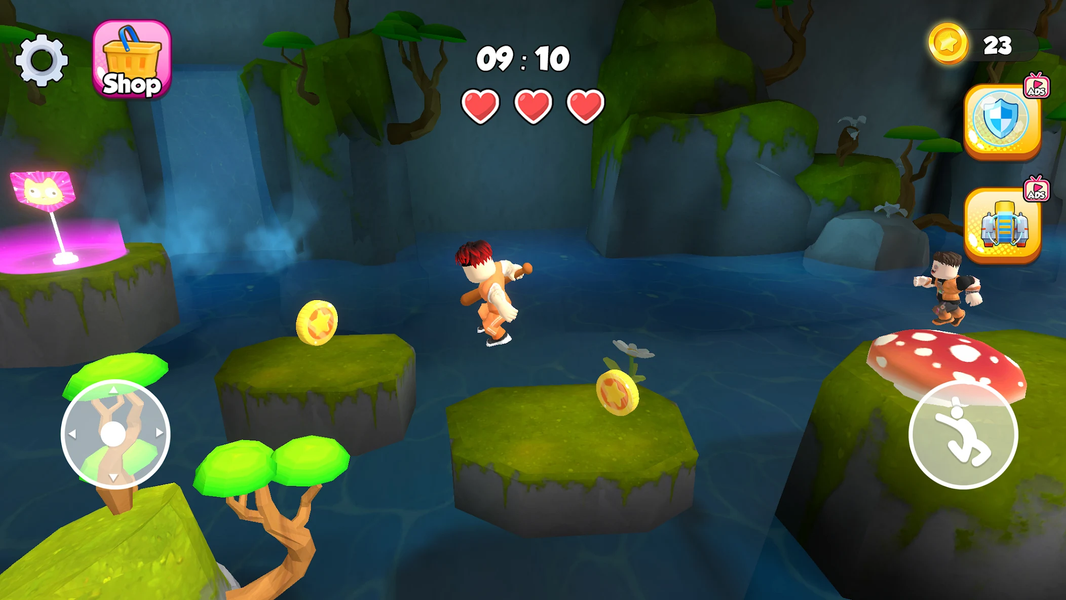Activate the shield power-up ad button
This screenshot has width=1066, height=600.
(1002, 121)
